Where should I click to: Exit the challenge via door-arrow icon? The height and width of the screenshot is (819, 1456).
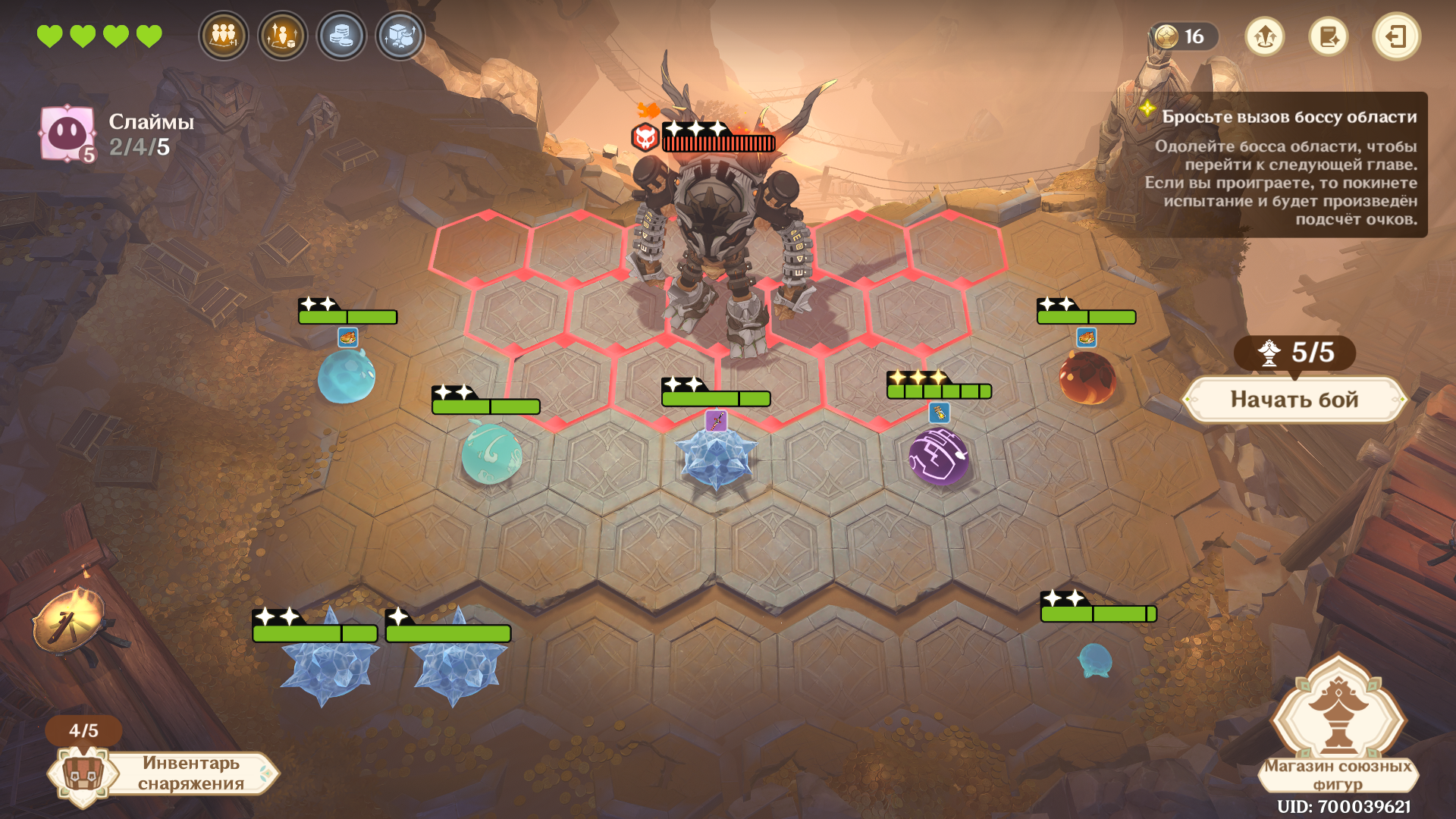coord(1396,36)
